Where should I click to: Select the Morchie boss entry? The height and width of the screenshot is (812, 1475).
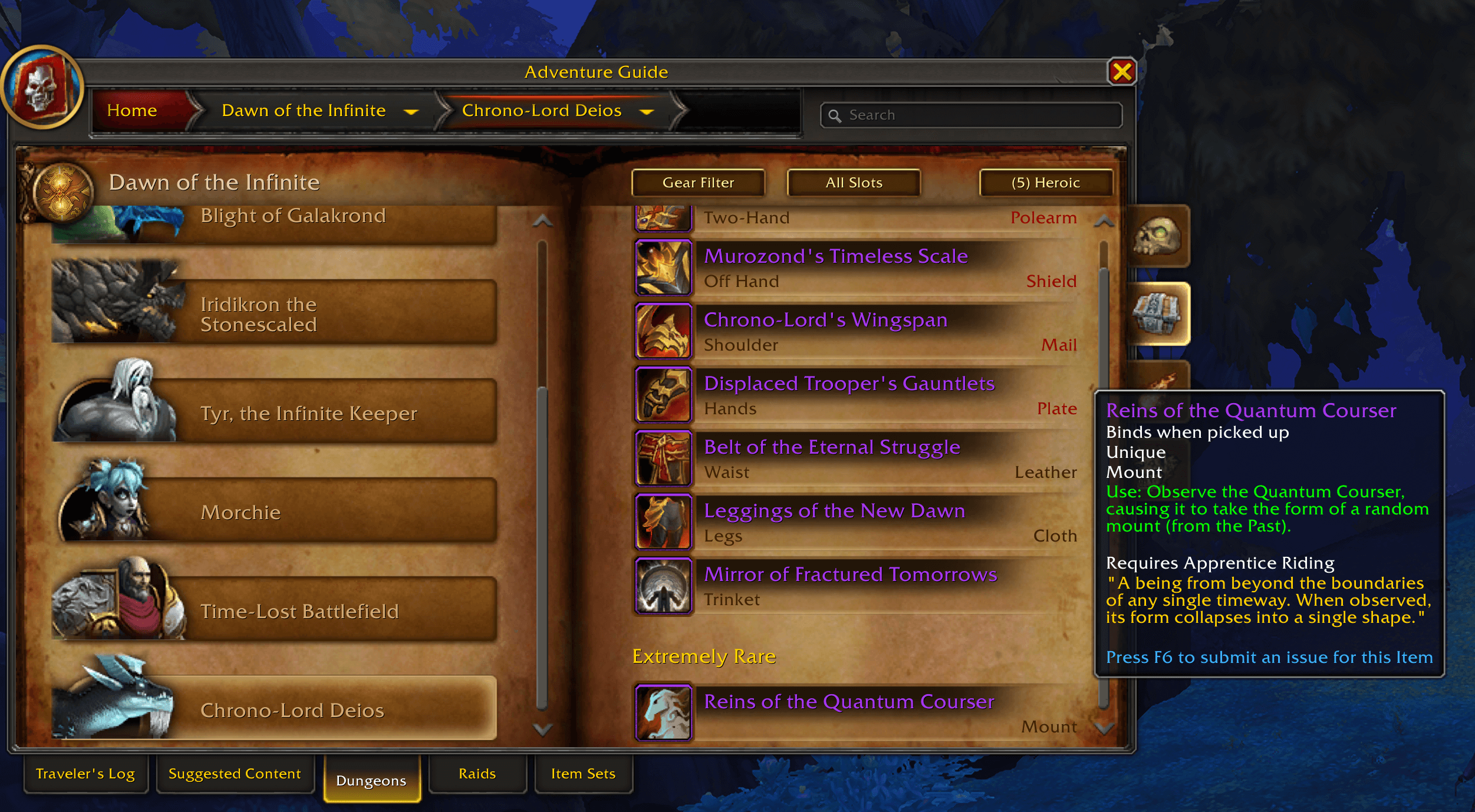274,511
